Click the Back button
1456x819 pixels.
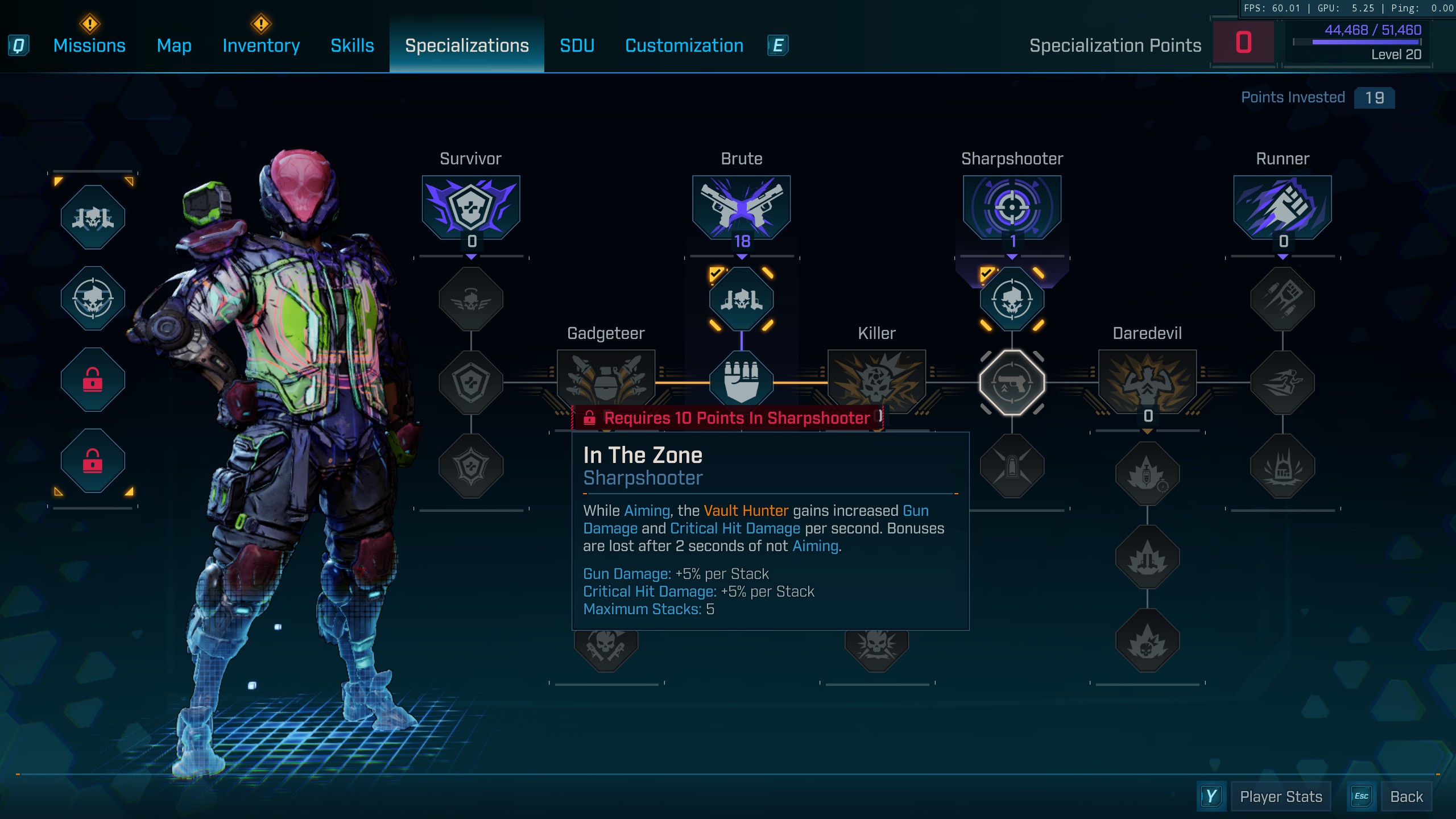1406,797
